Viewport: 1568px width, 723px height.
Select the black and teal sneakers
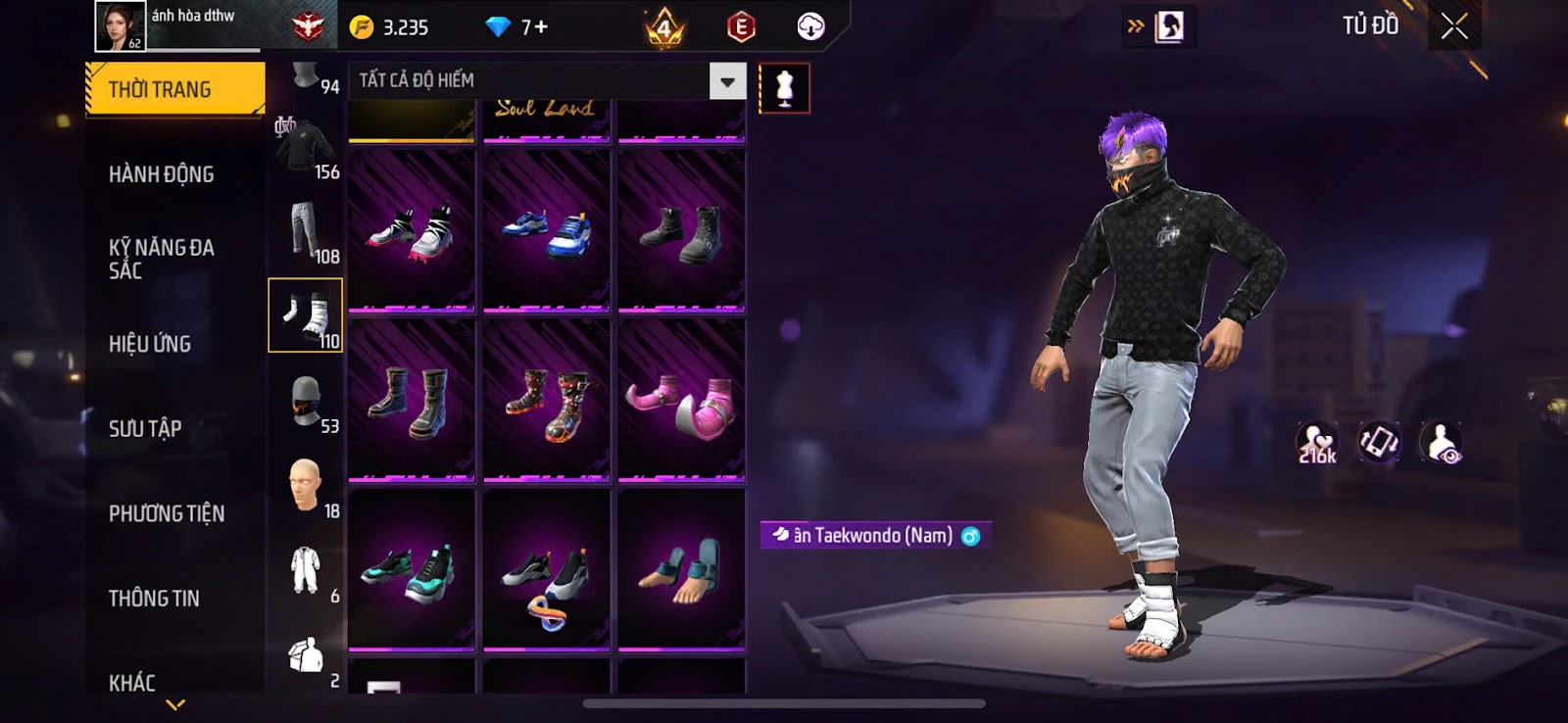pos(412,570)
